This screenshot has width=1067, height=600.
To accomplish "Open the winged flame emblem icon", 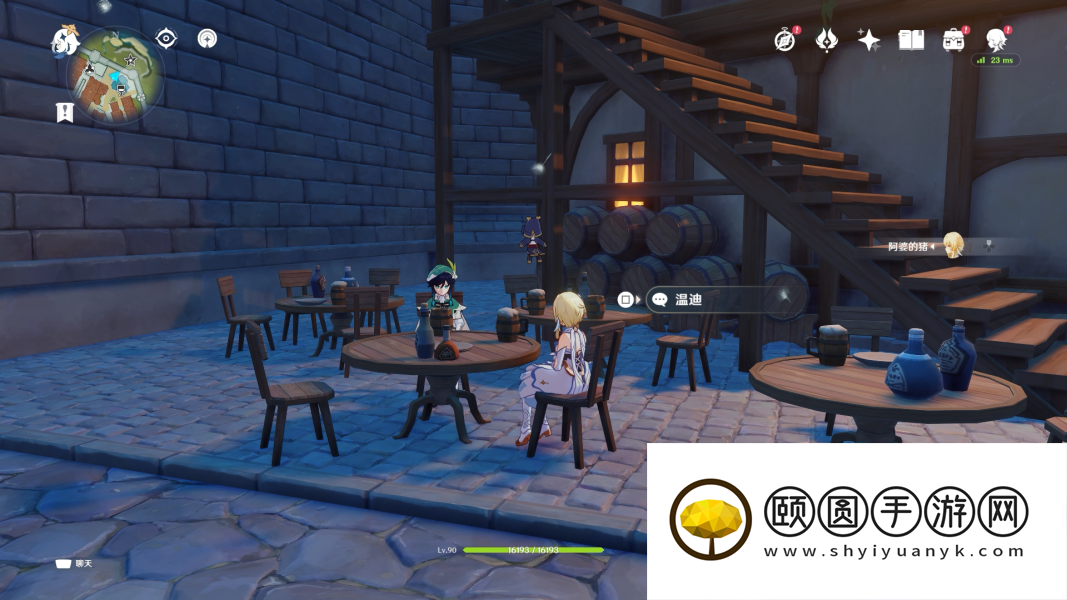I will coord(827,40).
